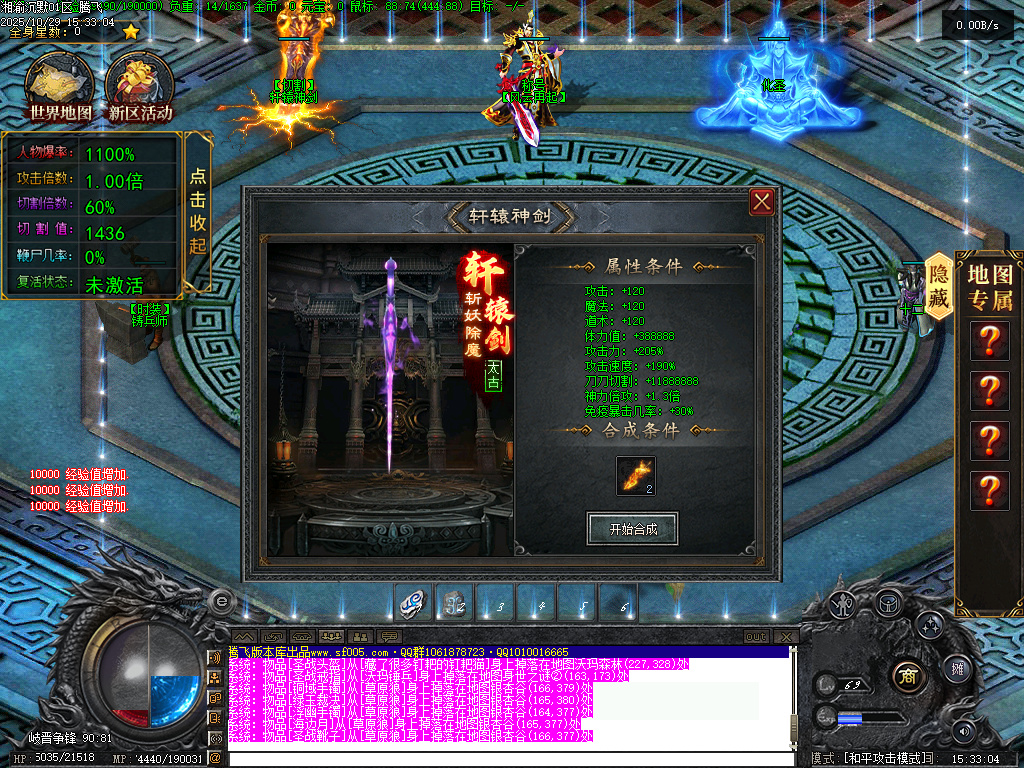Toggle the 隐藏 hide button
This screenshot has height=768, width=1024.
(x=938, y=285)
